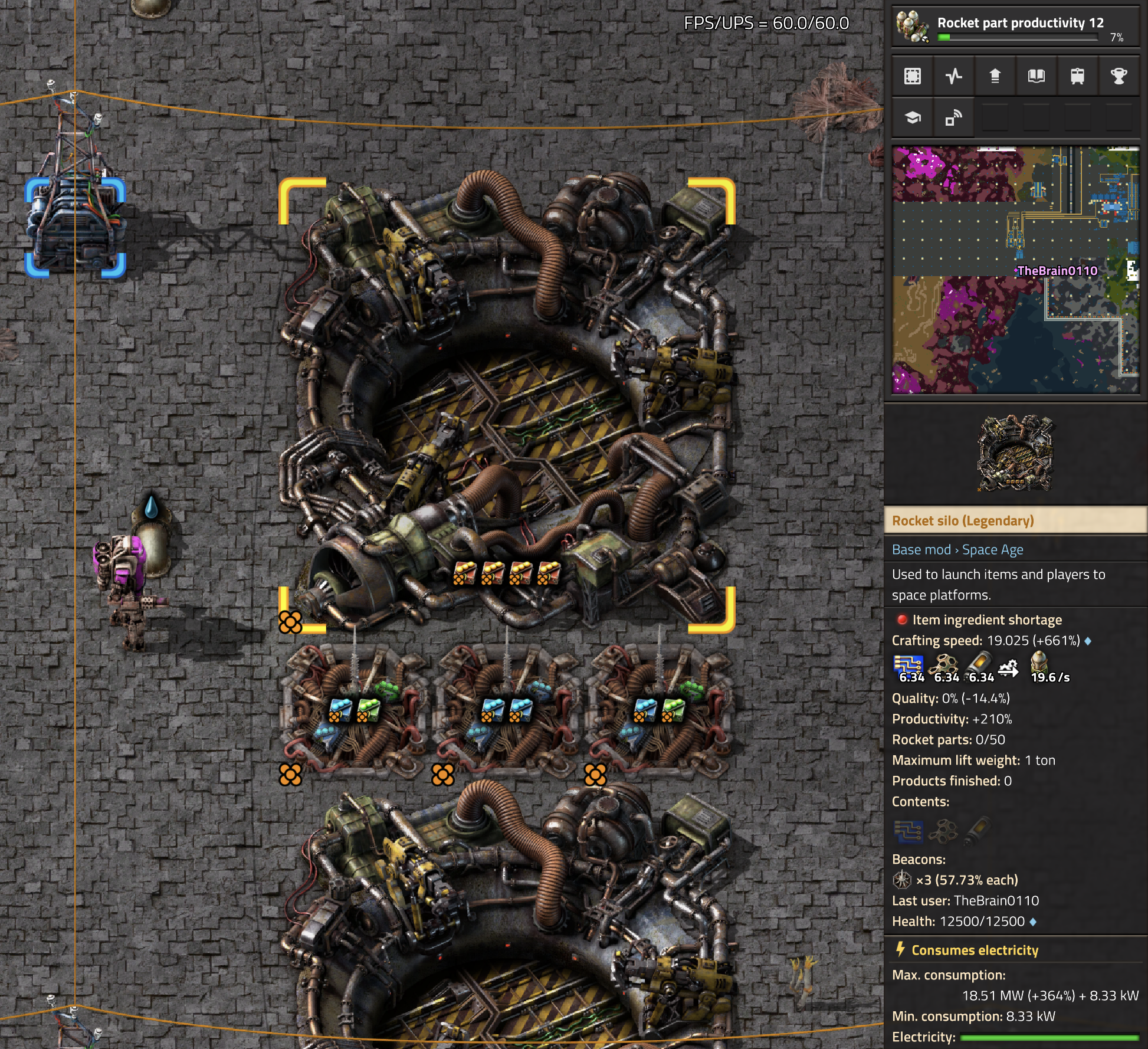This screenshot has width=1148, height=1049.
Task: Click the minimap to open the map
Action: [1015, 270]
